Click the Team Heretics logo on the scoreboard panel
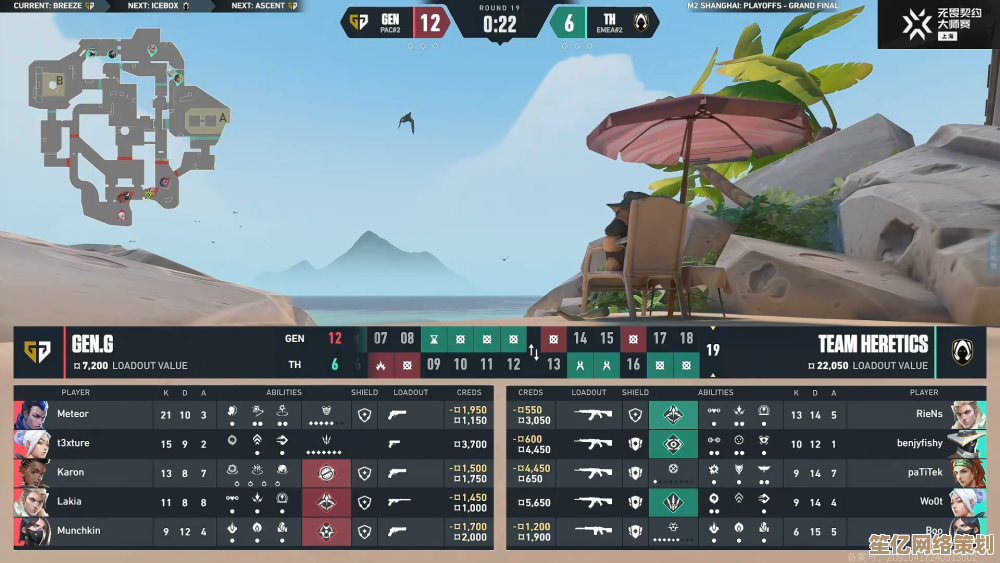Image resolution: width=1000 pixels, height=563 pixels. (x=961, y=352)
